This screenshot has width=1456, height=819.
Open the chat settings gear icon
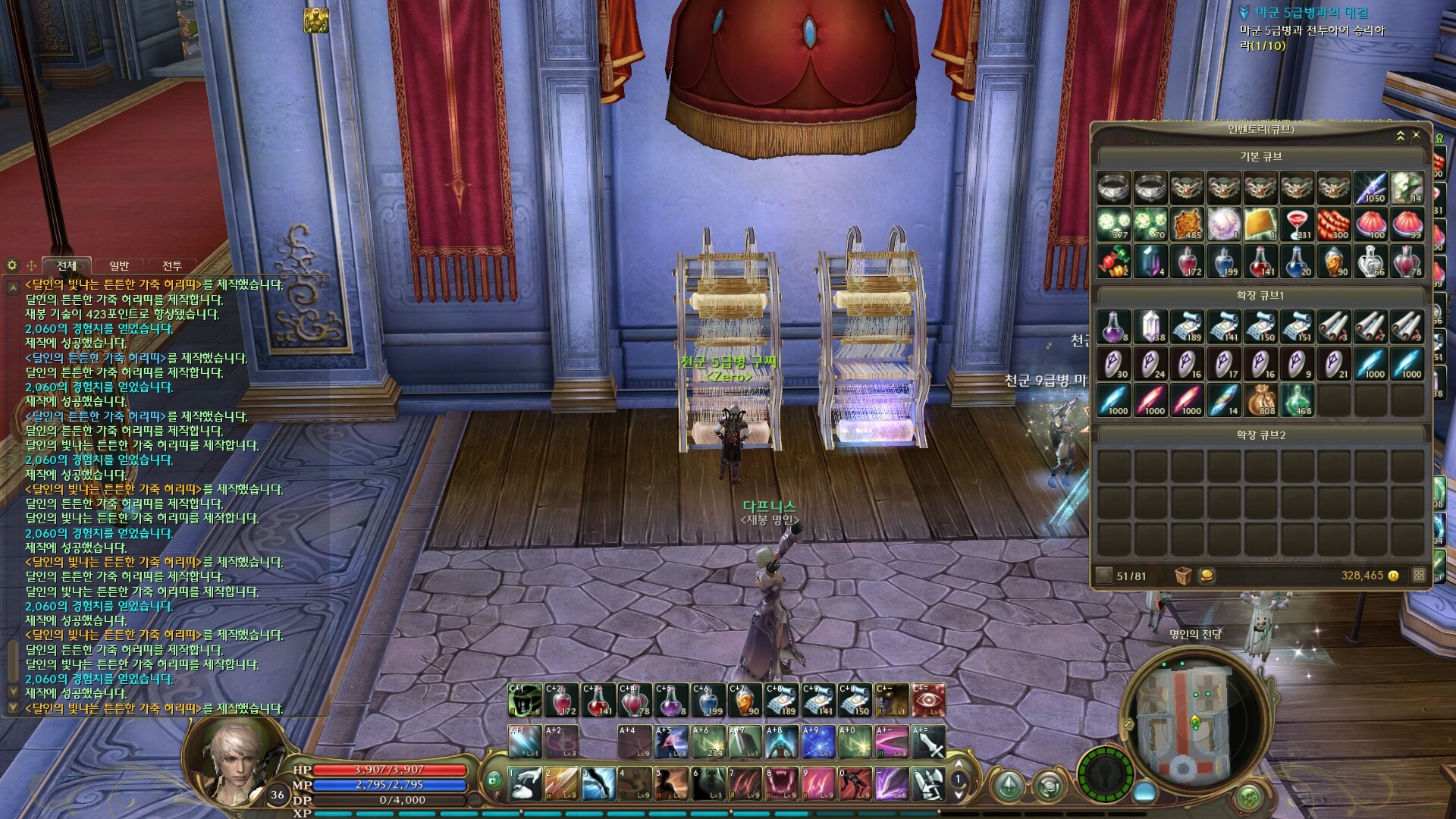(x=12, y=265)
